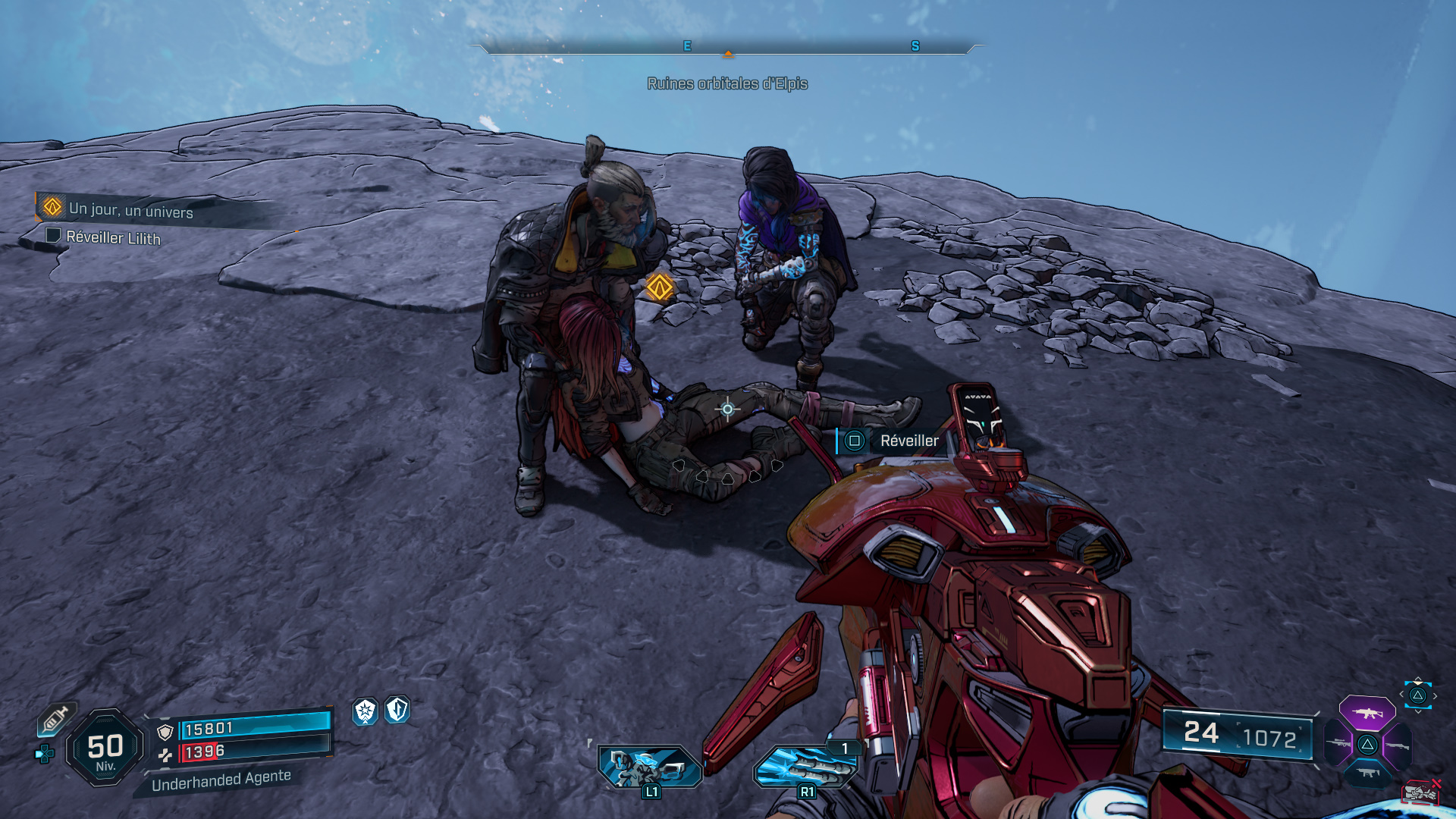The image size is (1456, 819).
Task: Expand the chevron under the weapon-swap indicator top right
Action: pyautogui.click(x=1417, y=711)
